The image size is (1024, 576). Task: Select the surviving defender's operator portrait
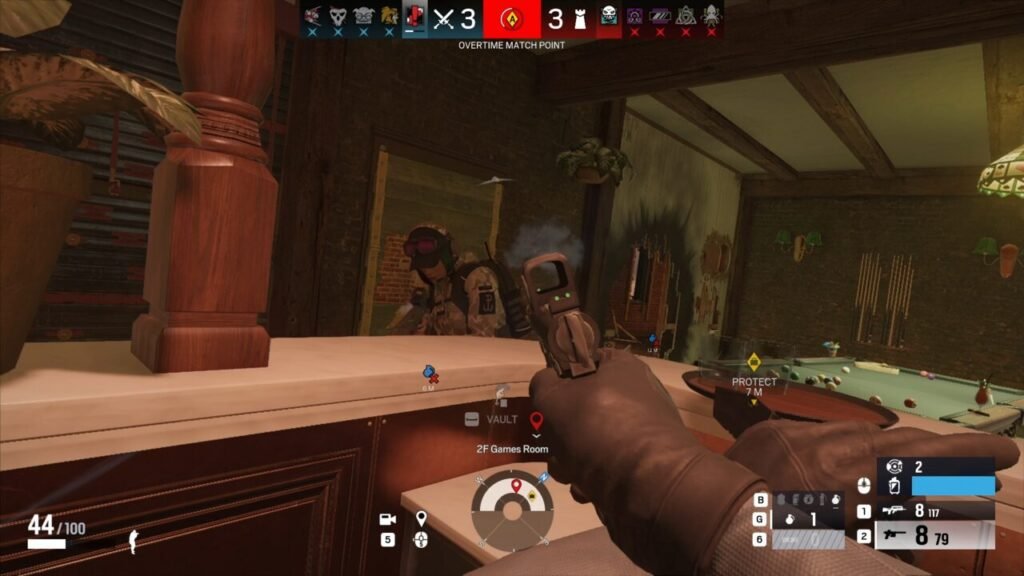608,16
